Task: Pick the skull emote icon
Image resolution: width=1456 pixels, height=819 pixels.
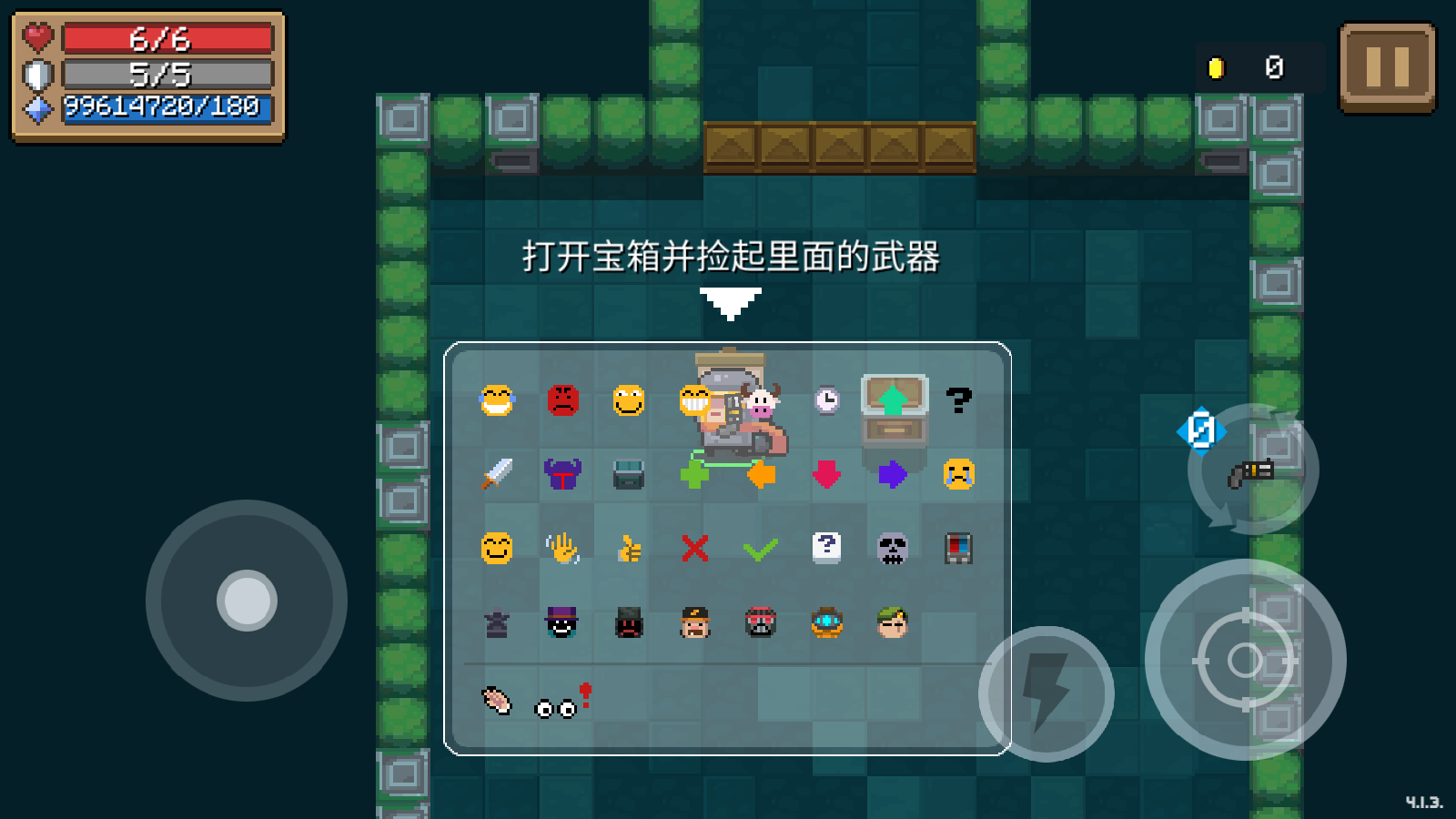Action: point(893,546)
